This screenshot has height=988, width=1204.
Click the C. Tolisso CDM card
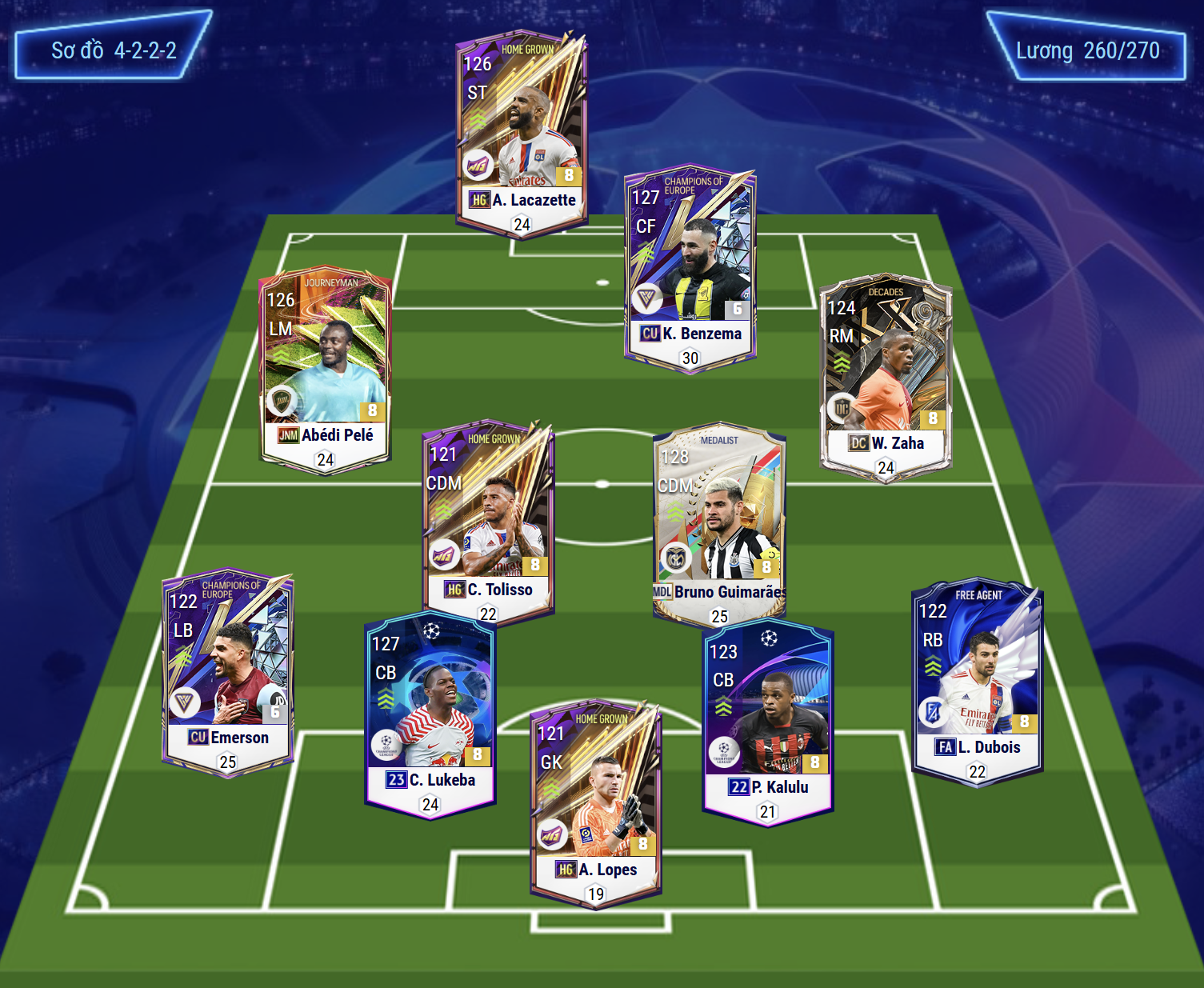[488, 520]
